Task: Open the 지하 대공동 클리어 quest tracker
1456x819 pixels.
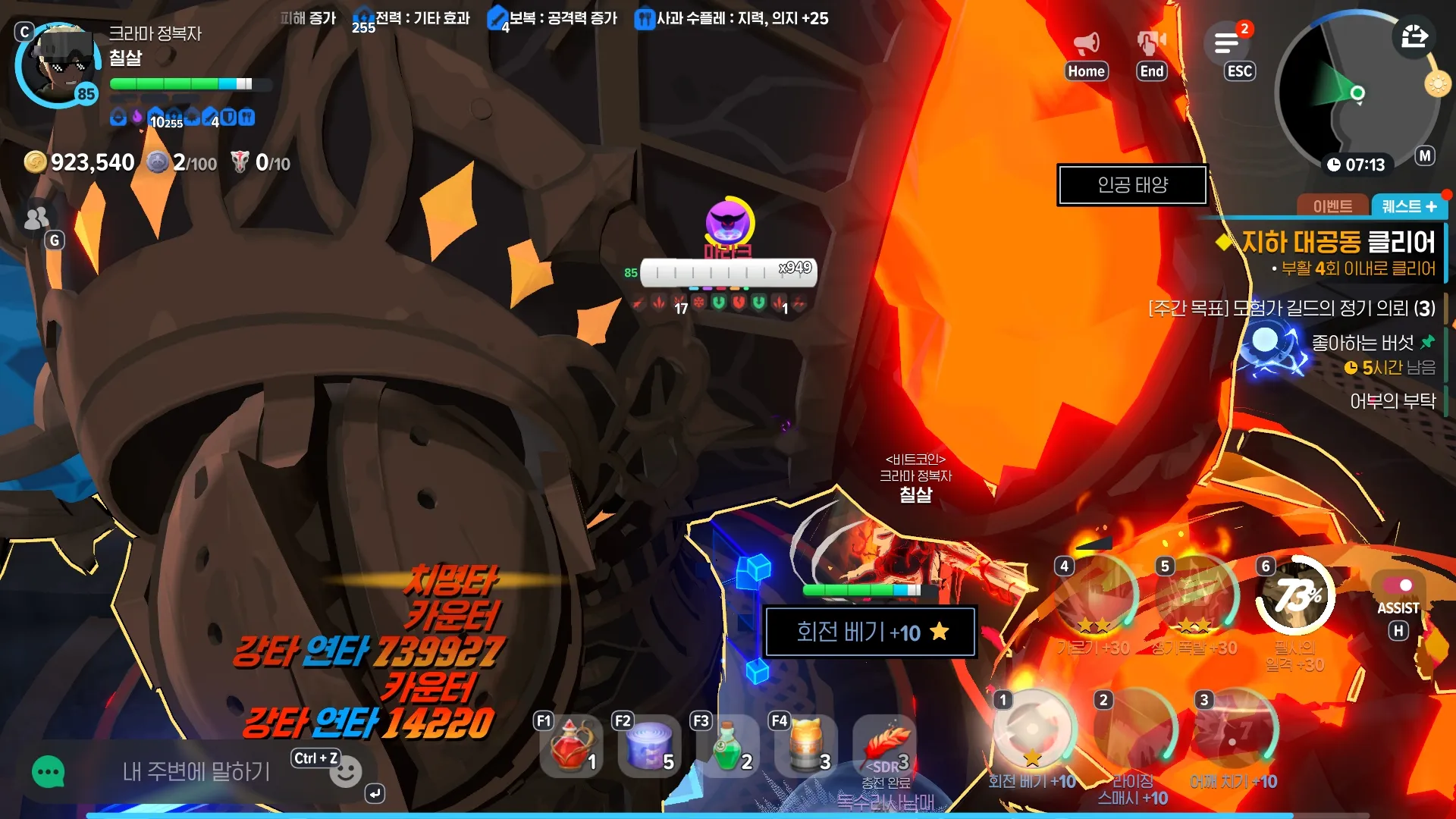Action: pyautogui.click(x=1337, y=243)
